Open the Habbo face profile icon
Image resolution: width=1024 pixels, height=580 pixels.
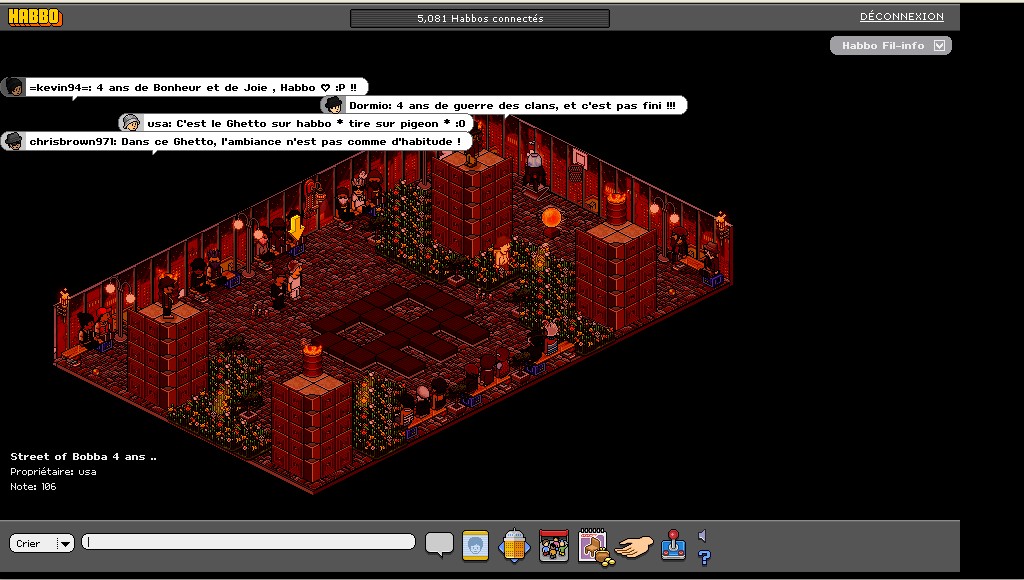pyautogui.click(x=475, y=545)
